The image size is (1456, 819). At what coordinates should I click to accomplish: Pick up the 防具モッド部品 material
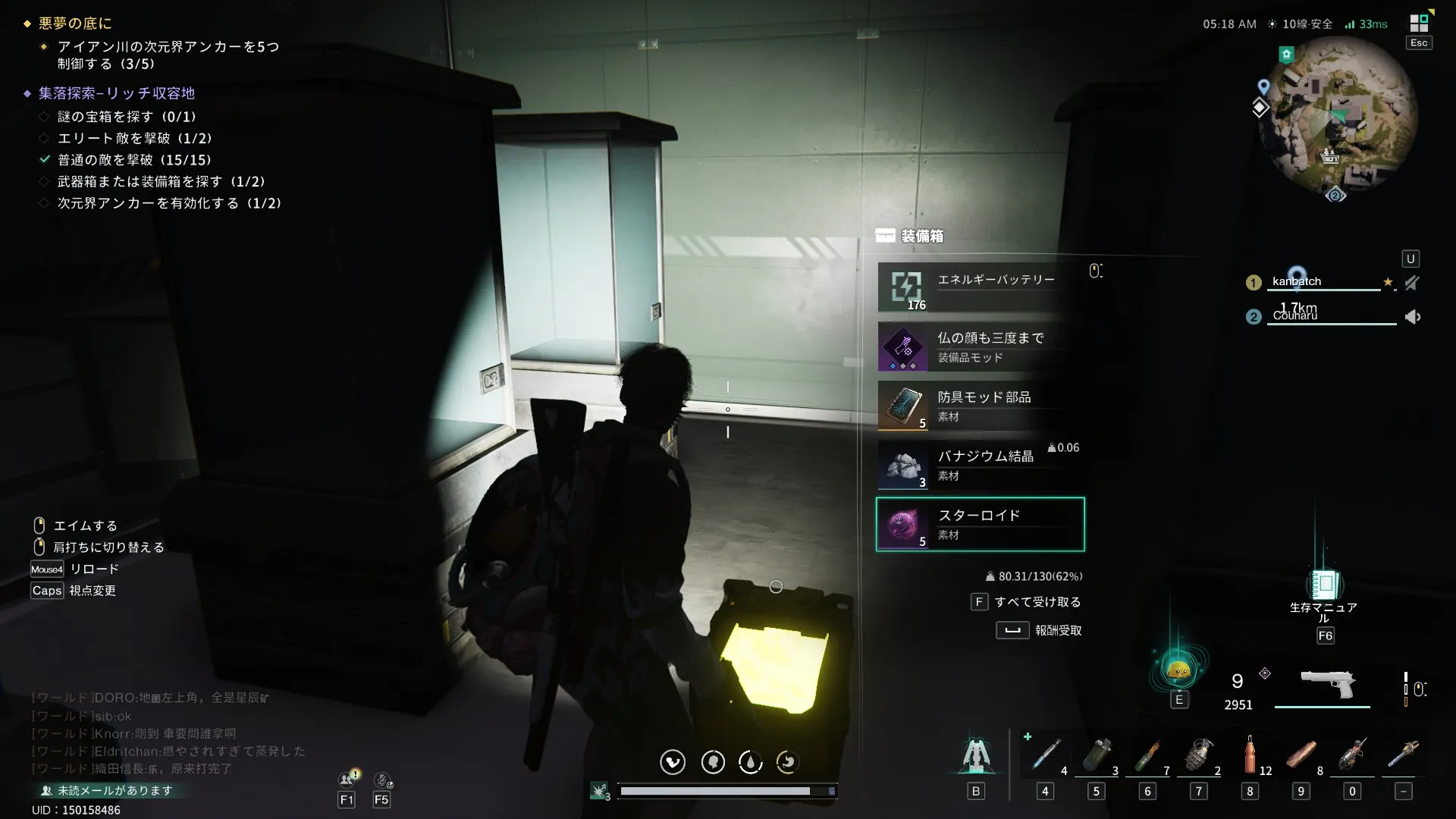click(x=980, y=406)
